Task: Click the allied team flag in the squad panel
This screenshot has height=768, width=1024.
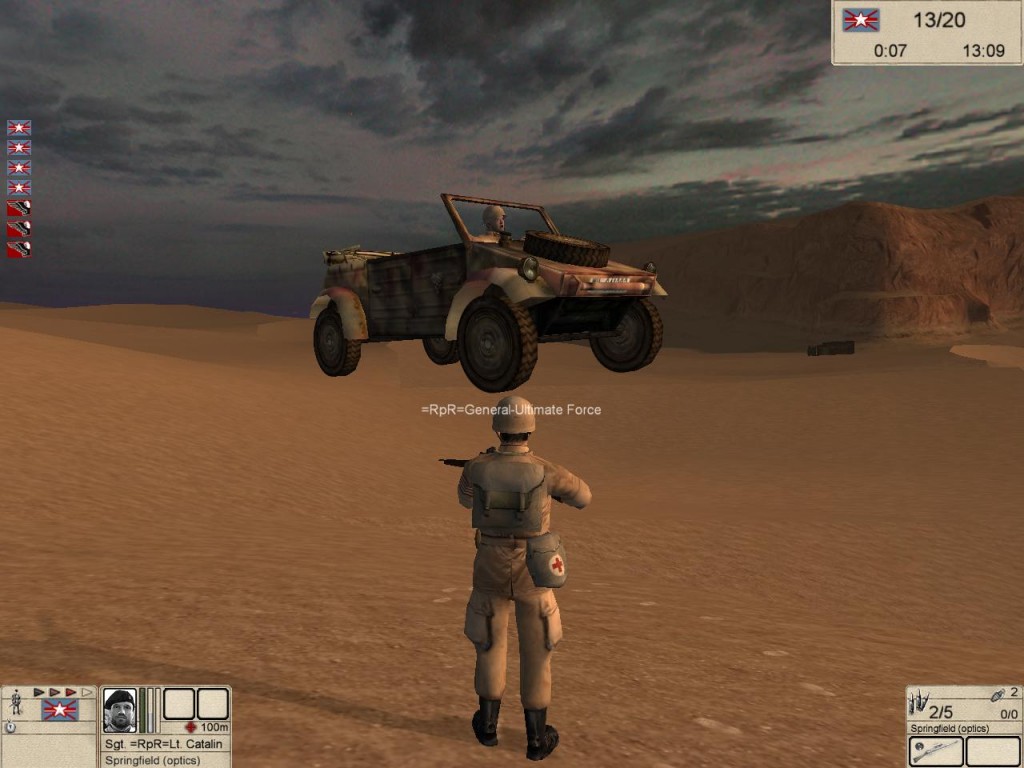Action: (60, 710)
